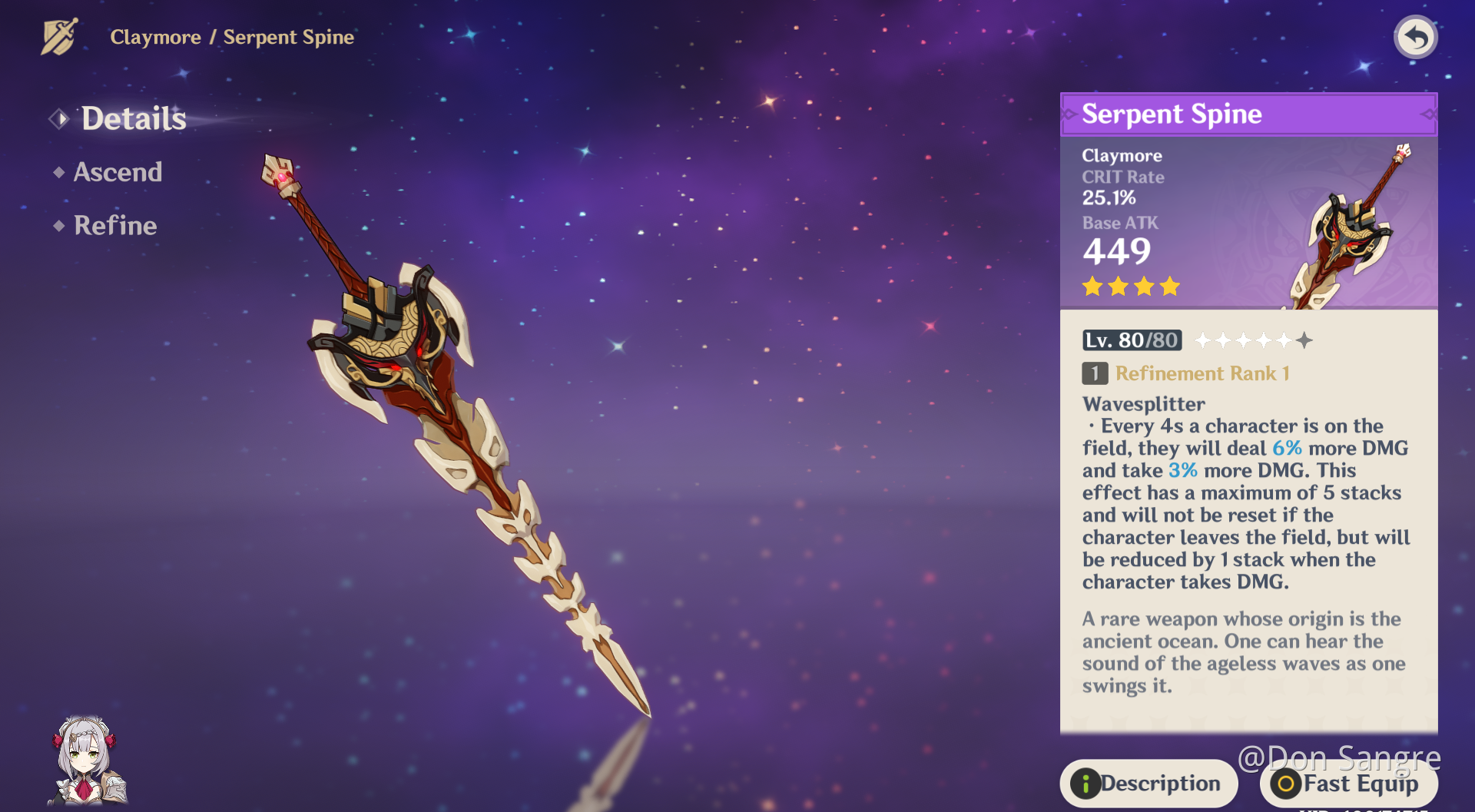Open the Claymore / Serpent Spine breadcrumb
Screen dimensions: 1475x812
[x=232, y=37]
